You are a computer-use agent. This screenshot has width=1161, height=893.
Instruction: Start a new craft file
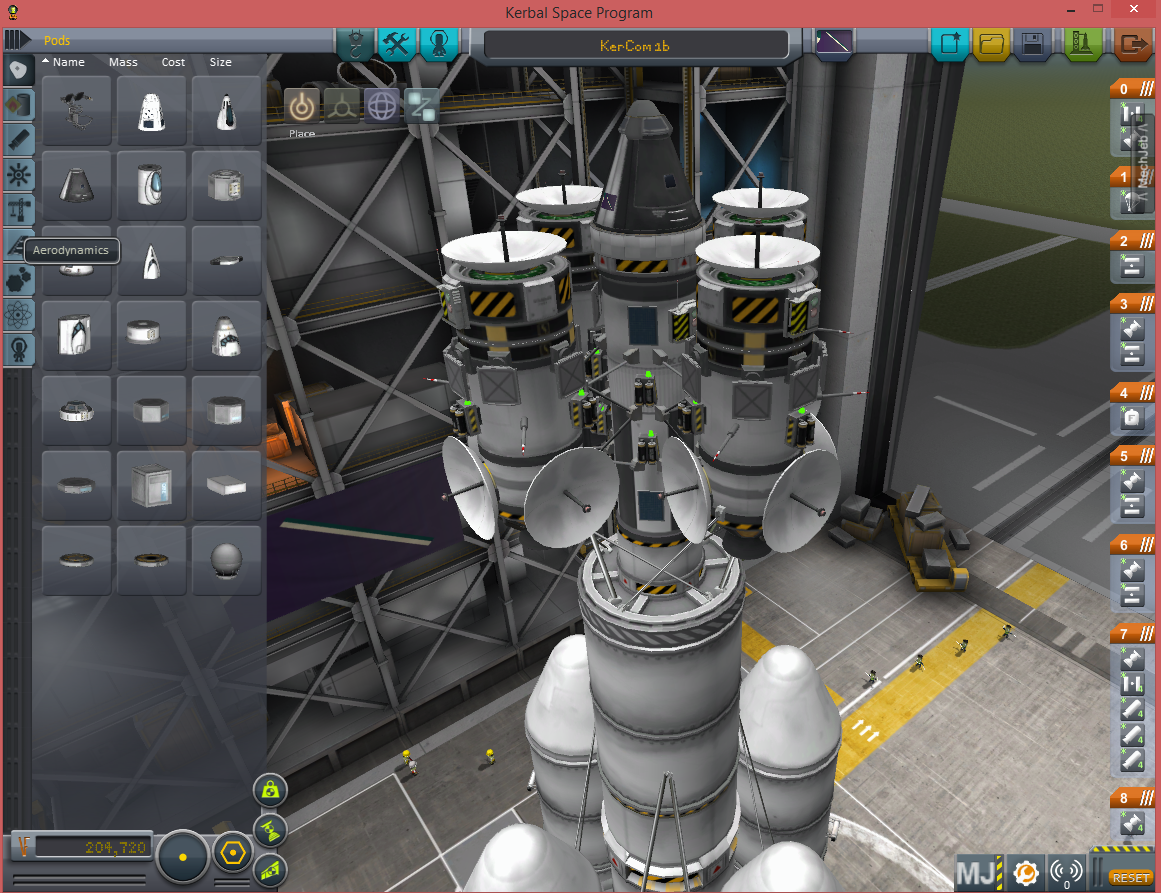tap(948, 44)
